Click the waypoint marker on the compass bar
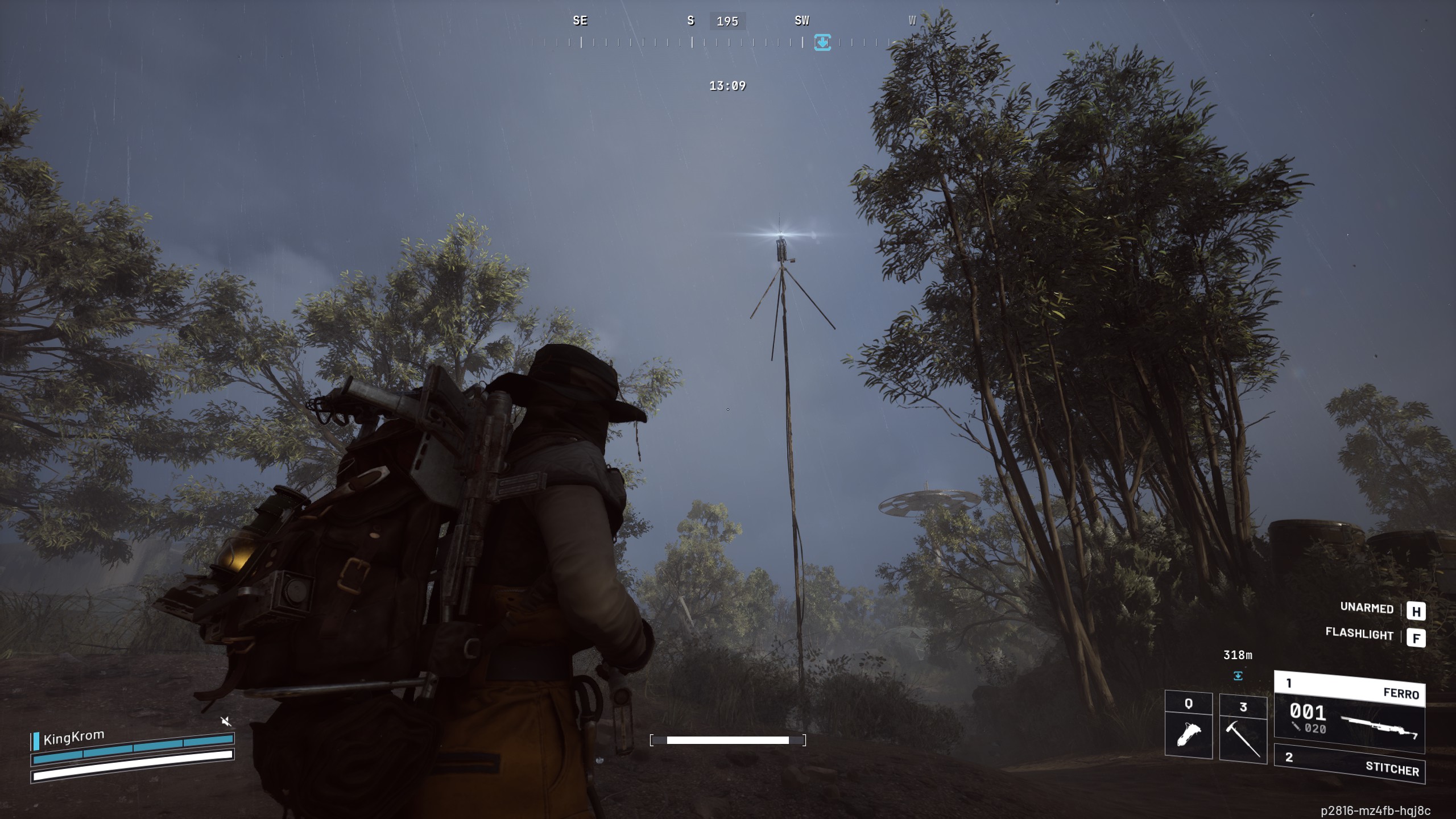This screenshot has height=819, width=1456. pos(821,42)
